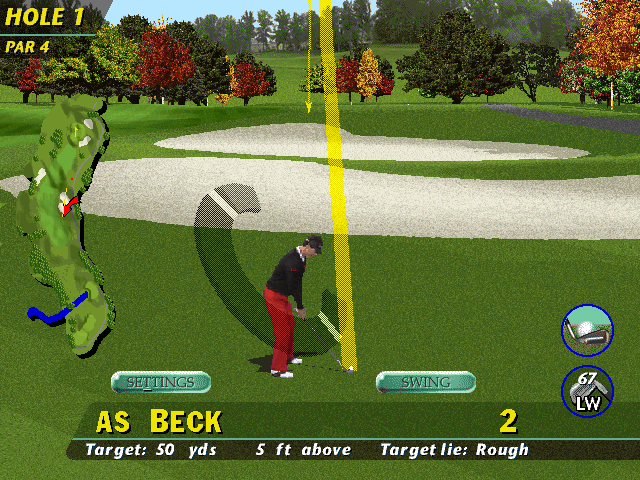
Task: Open the Settings button
Action: point(160,382)
